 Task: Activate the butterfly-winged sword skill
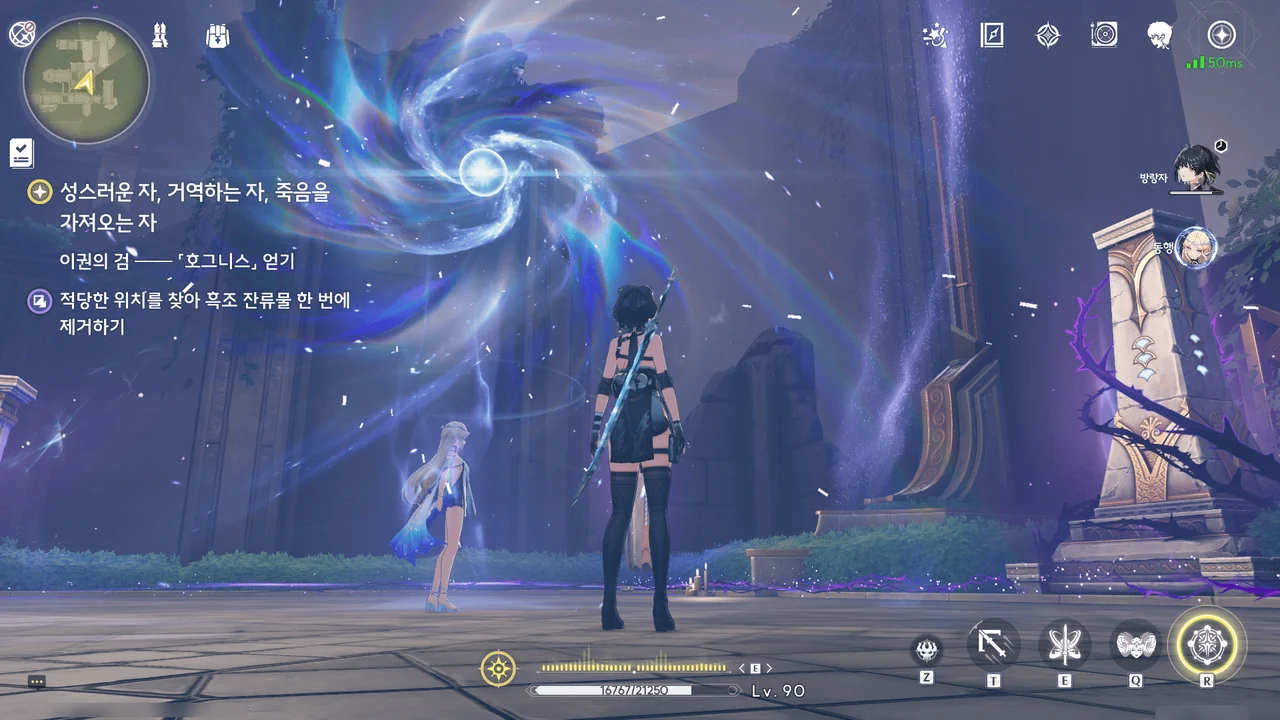(x=1064, y=645)
